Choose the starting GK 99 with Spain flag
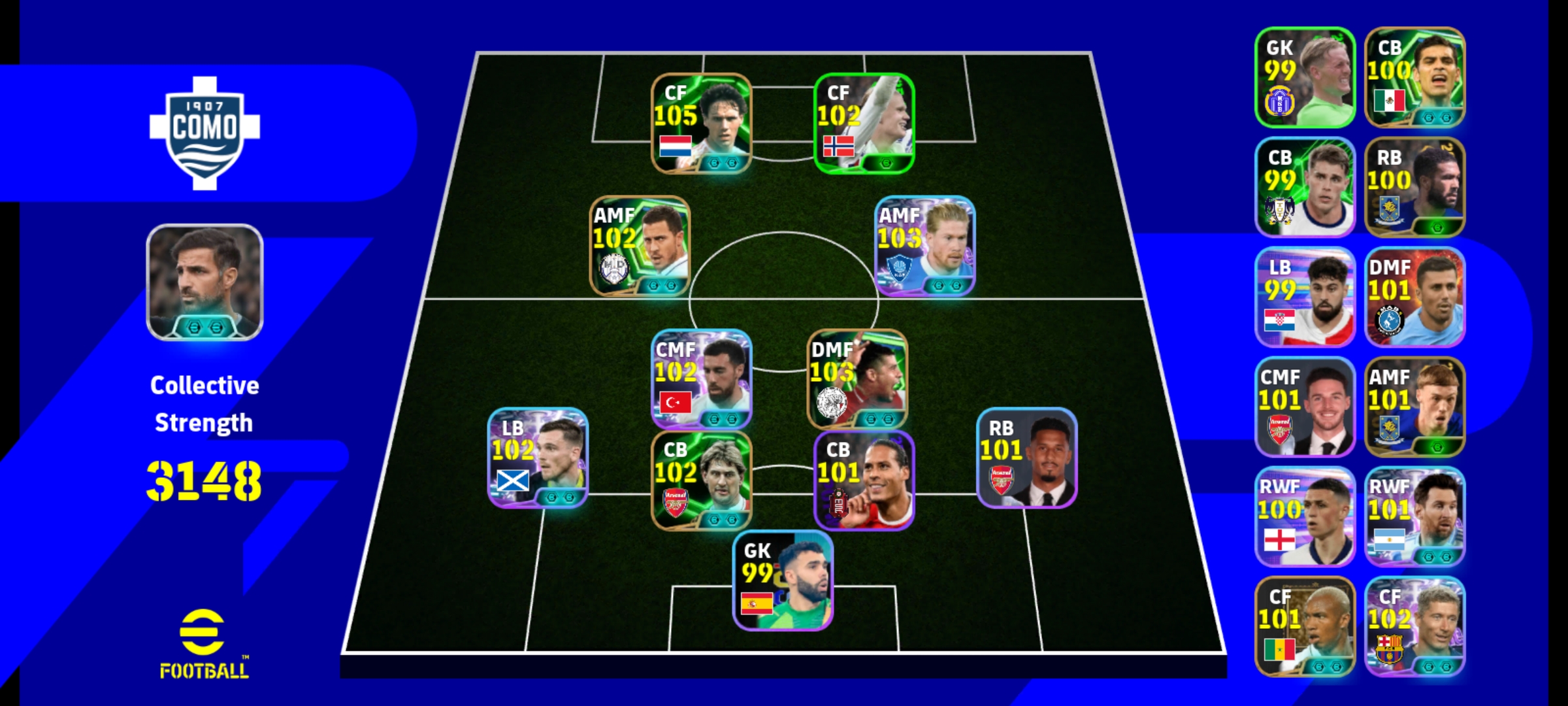 (783, 580)
